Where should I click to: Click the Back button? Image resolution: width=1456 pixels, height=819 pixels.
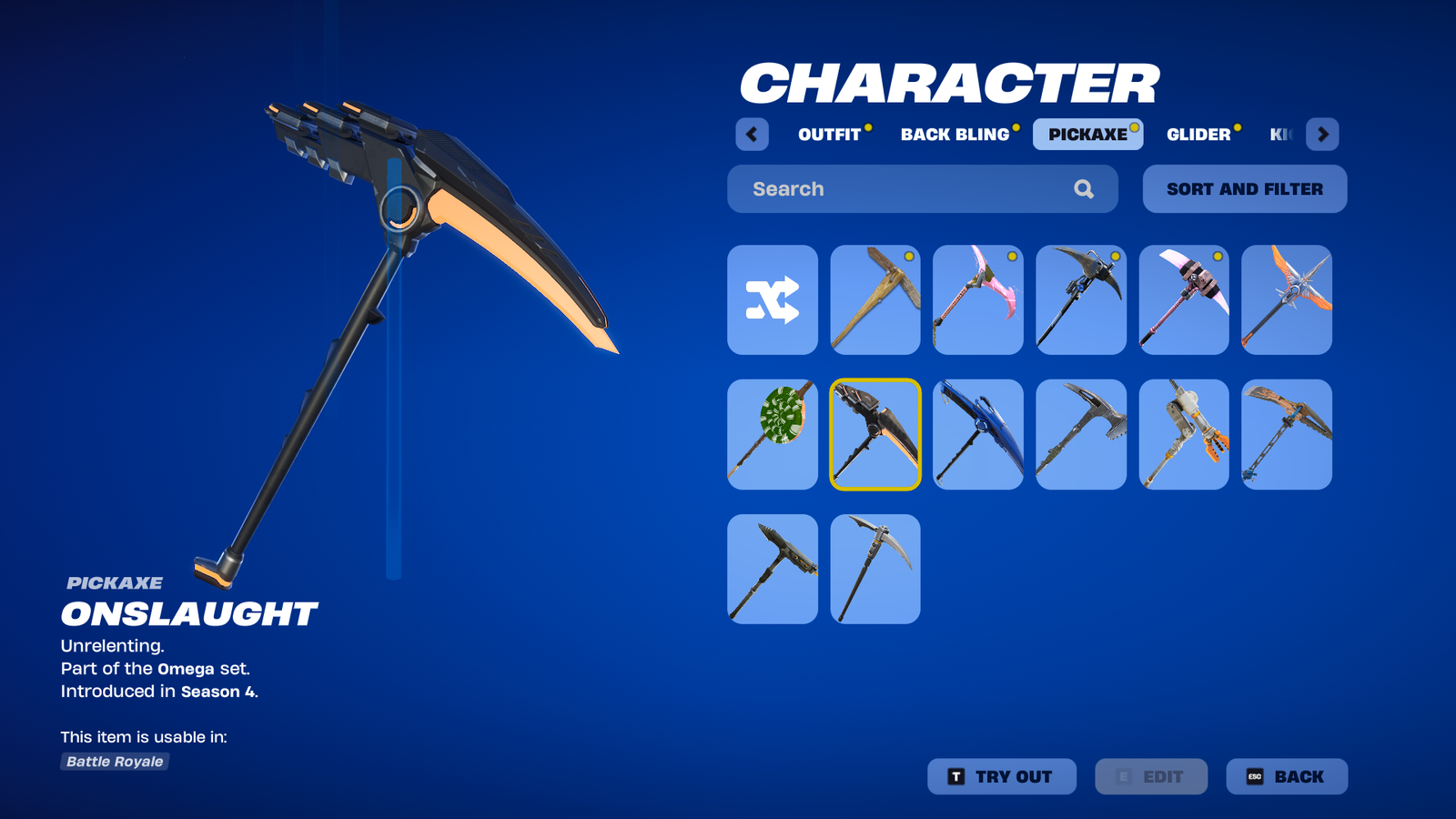click(1287, 777)
